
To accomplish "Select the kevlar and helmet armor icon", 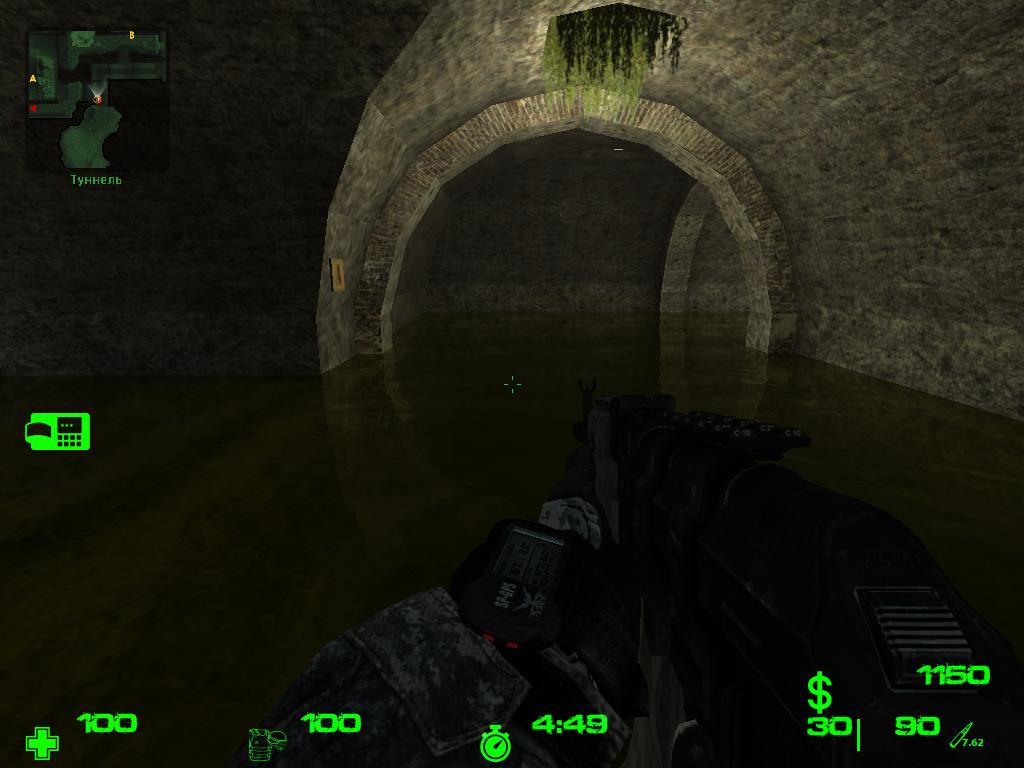I will click(x=267, y=744).
